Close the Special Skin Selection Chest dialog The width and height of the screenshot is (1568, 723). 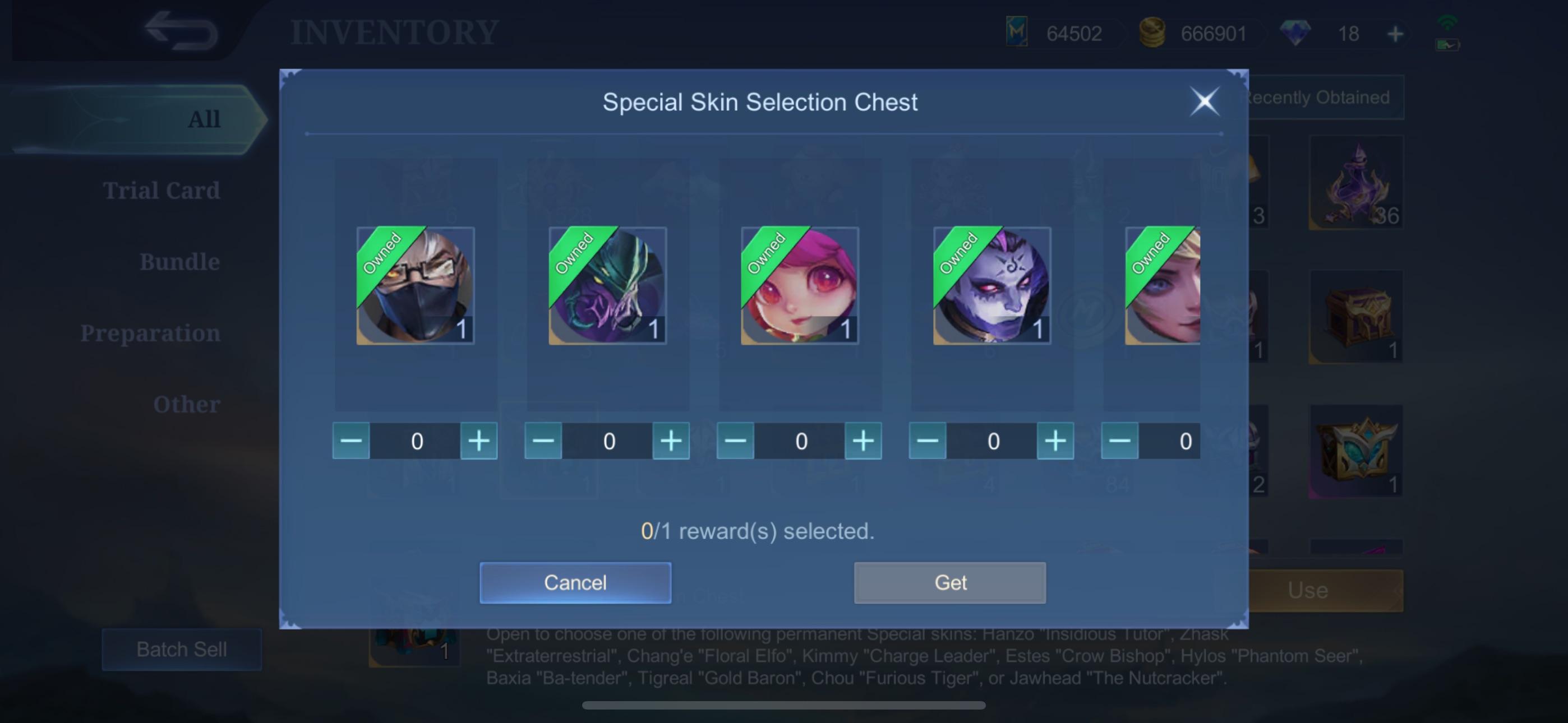[1205, 101]
